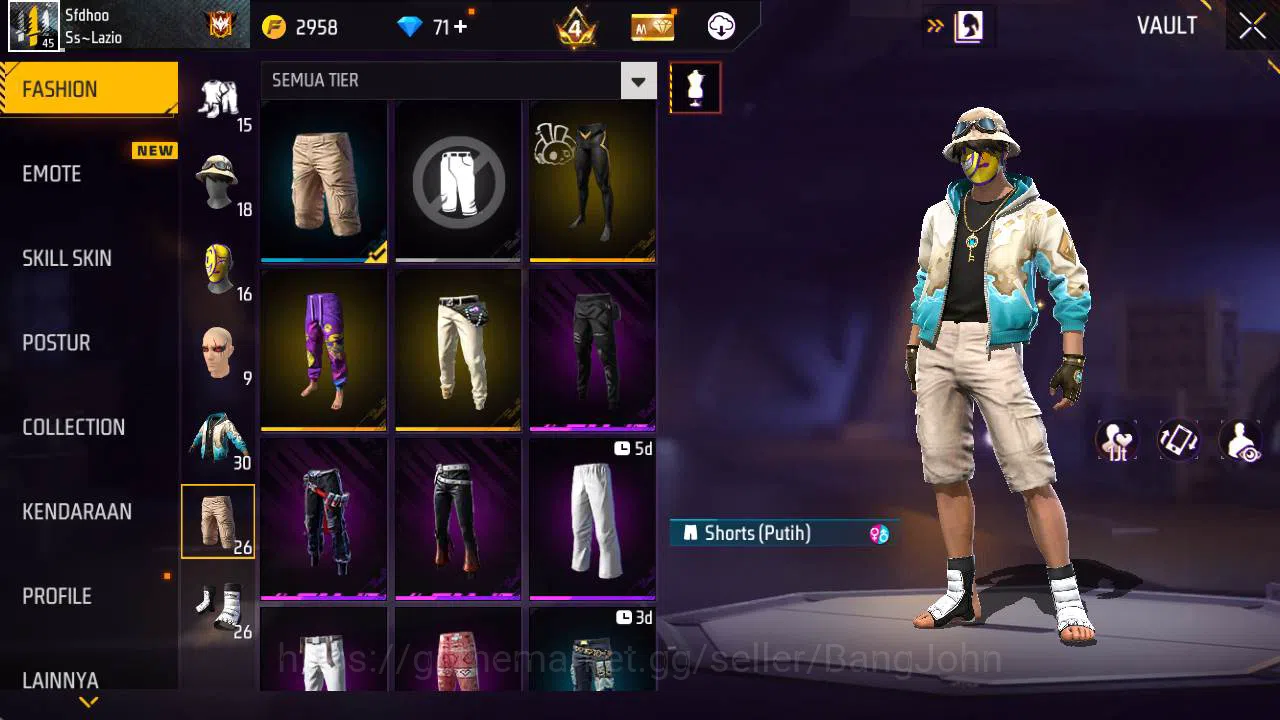The width and height of the screenshot is (1280, 720).
Task: Expand the yellow chevron below LAINNYA
Action: point(88,703)
